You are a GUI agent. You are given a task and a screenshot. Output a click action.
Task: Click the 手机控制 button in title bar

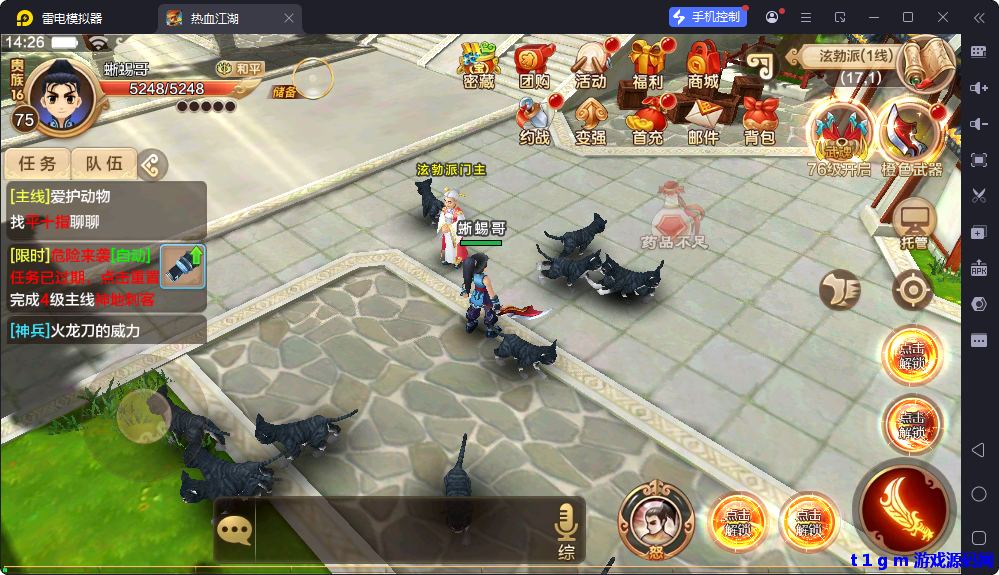coord(708,17)
